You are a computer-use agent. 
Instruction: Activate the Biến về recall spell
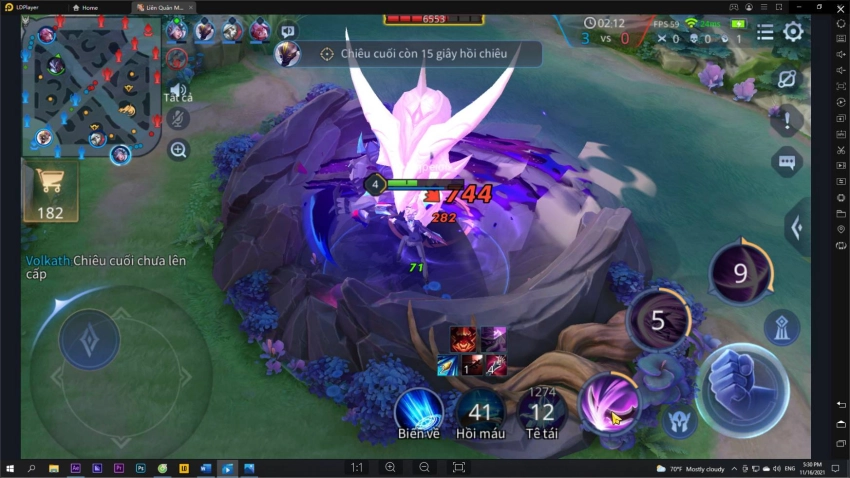pyautogui.click(x=419, y=410)
